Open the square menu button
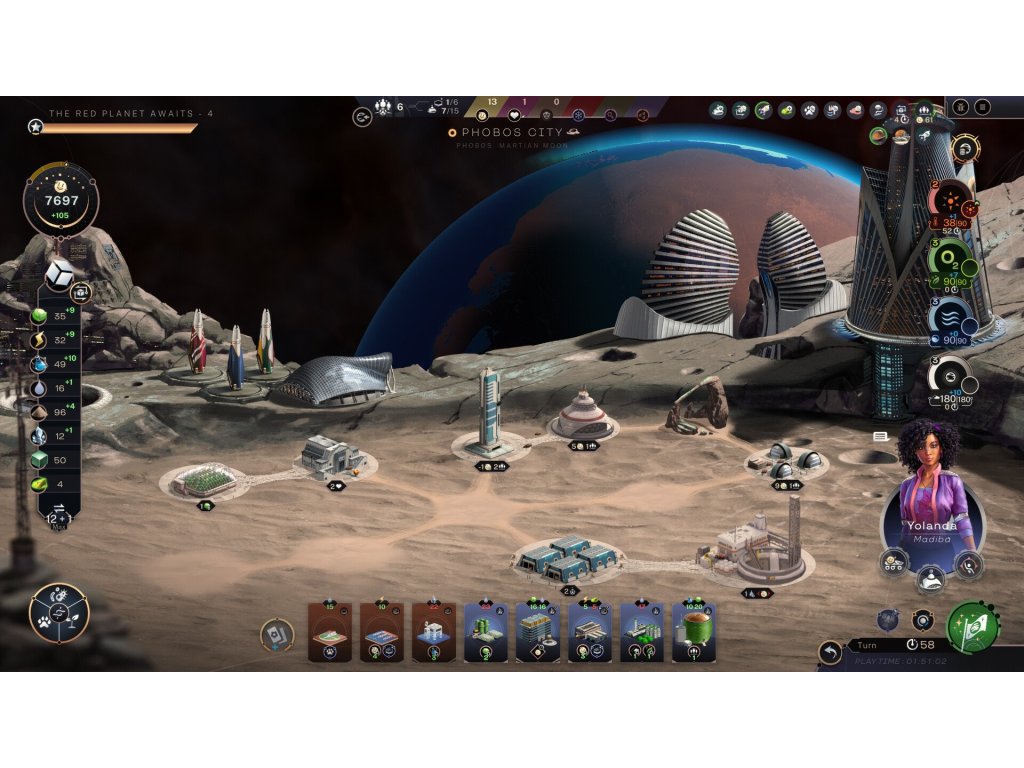This screenshot has width=1024, height=768. 983,107
